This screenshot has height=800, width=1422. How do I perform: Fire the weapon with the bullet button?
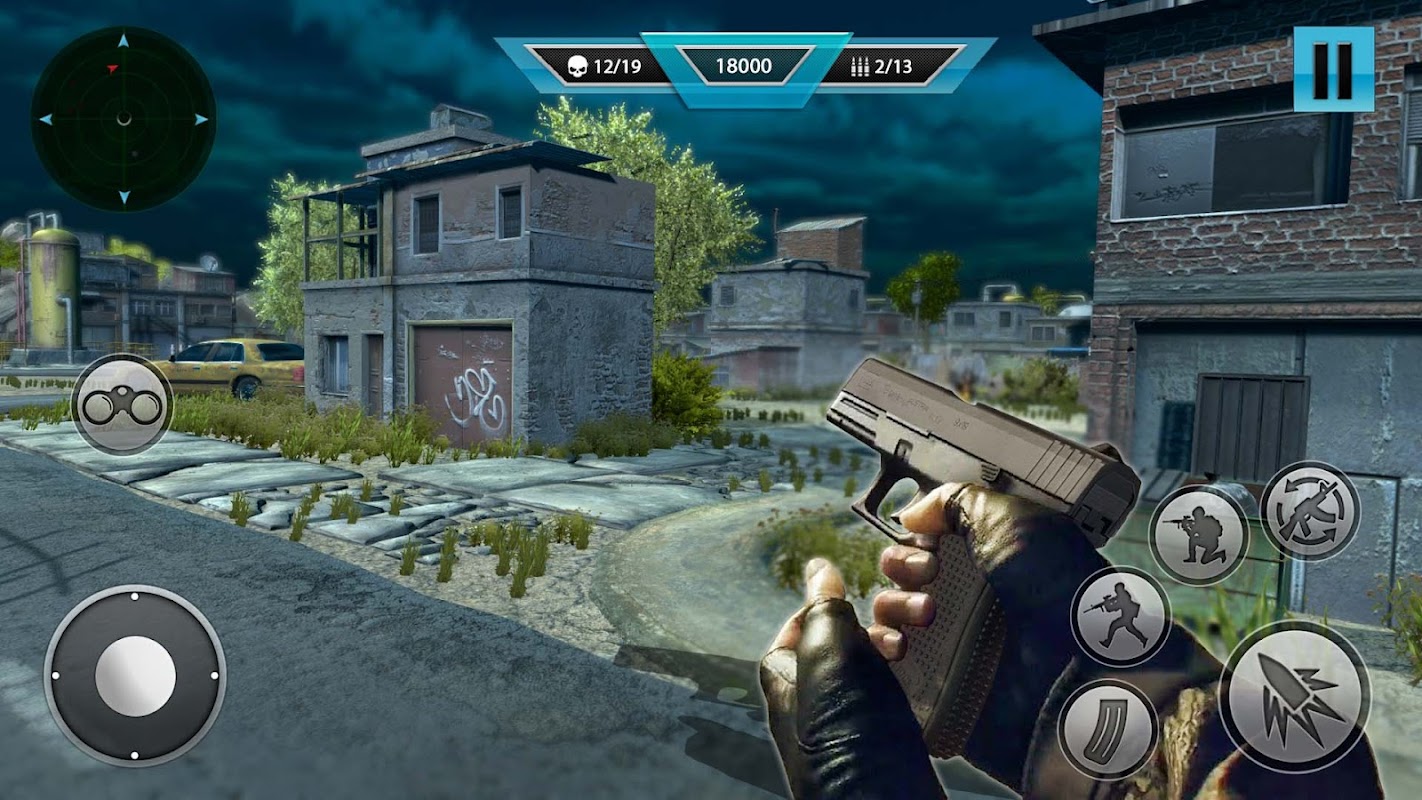[x=1295, y=697]
